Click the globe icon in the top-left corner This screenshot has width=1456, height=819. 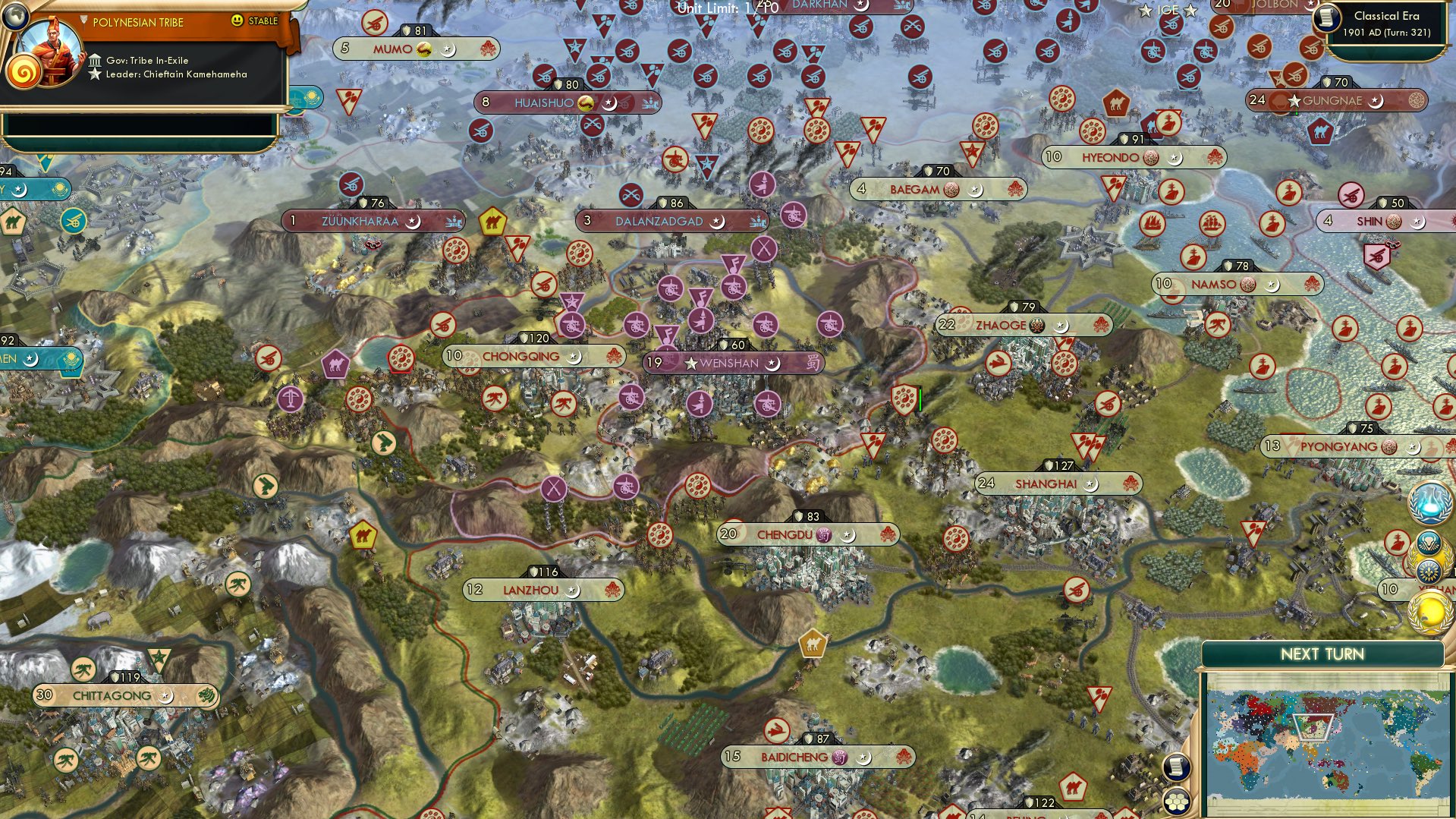pos(15,15)
